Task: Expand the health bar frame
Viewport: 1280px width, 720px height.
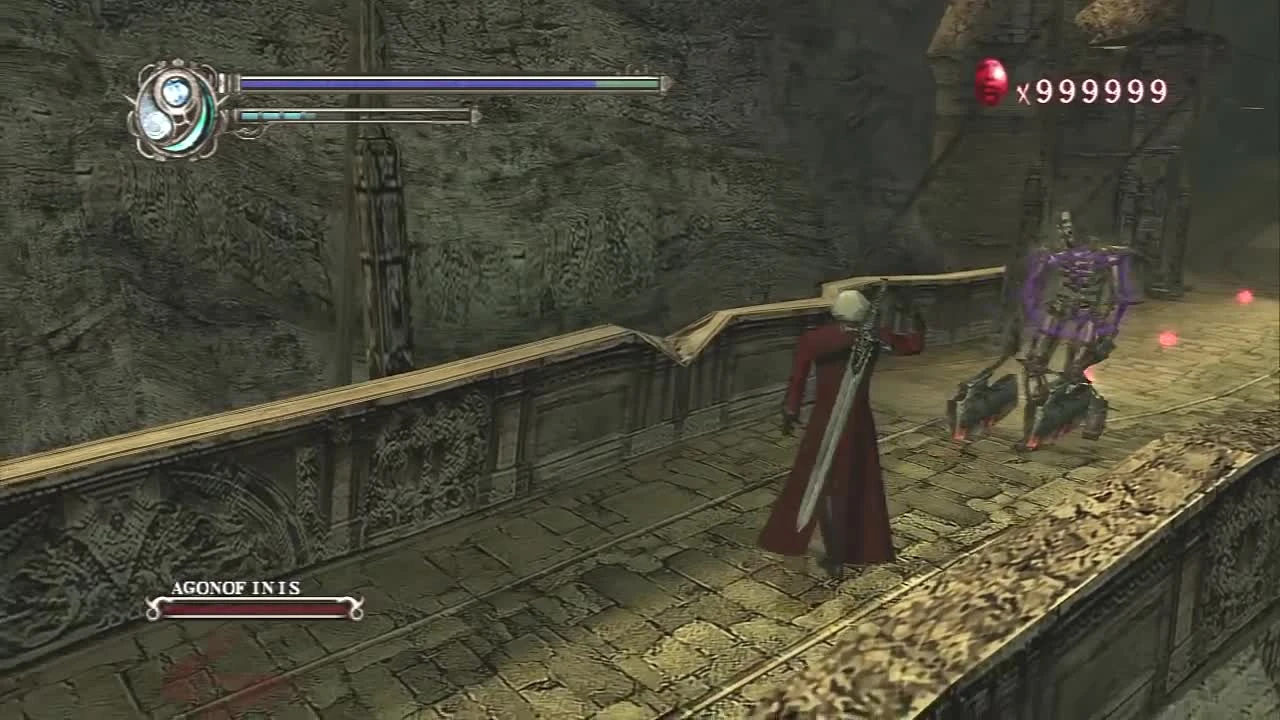Action: point(450,86)
